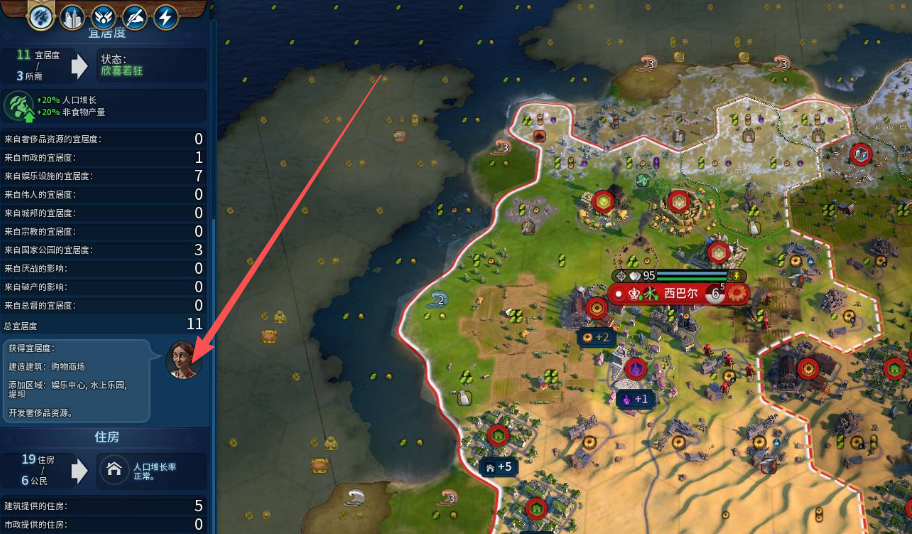This screenshot has height=534, width=912.
Task: Click the 住房 housing section header
Action: click(x=107, y=437)
